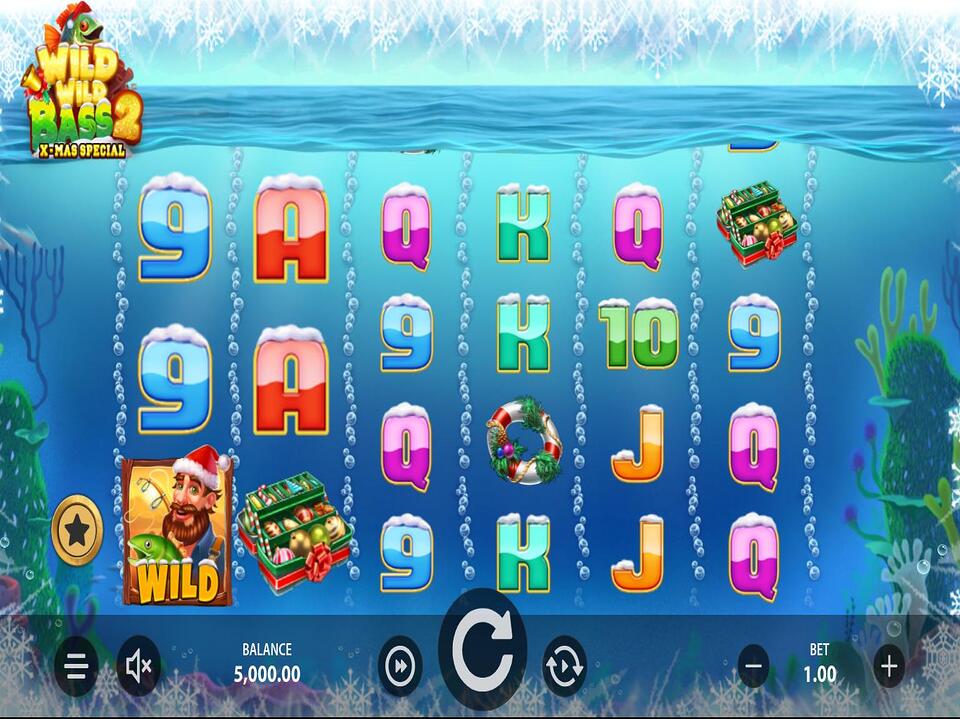The width and height of the screenshot is (960, 719).
Task: Toggle the muted sound speaker icon
Action: [138, 667]
